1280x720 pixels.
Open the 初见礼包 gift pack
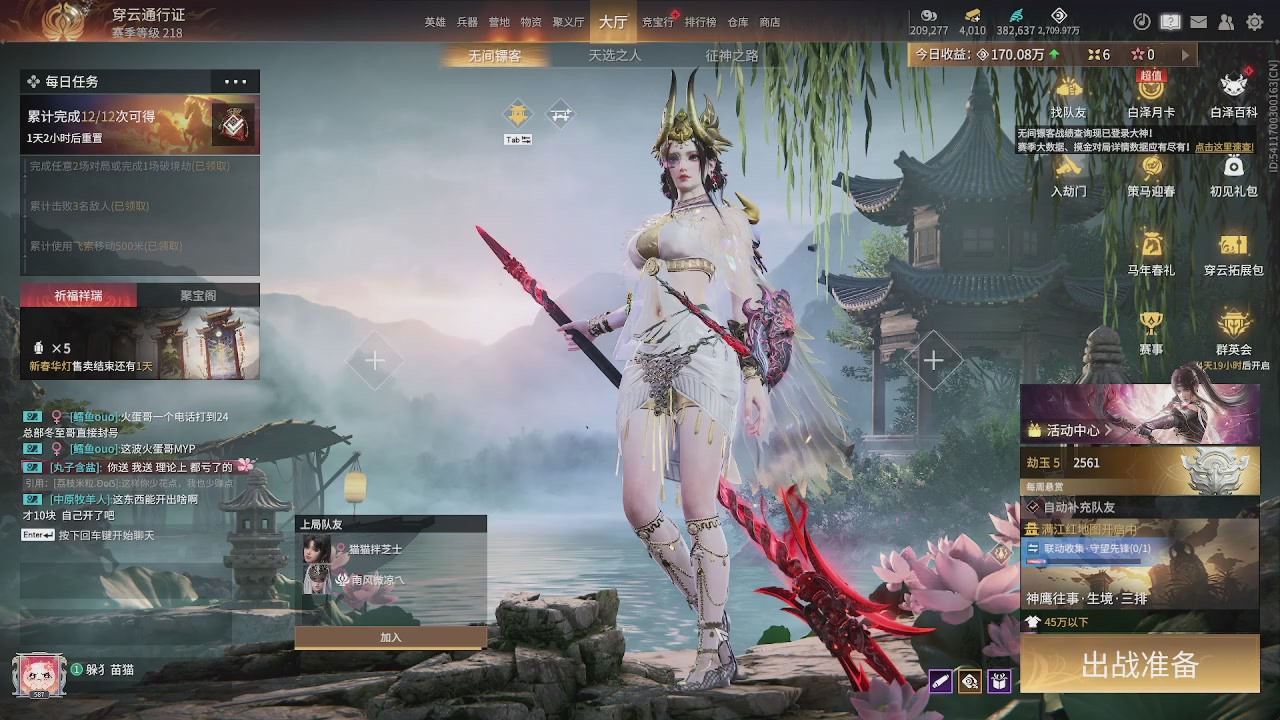click(1233, 174)
